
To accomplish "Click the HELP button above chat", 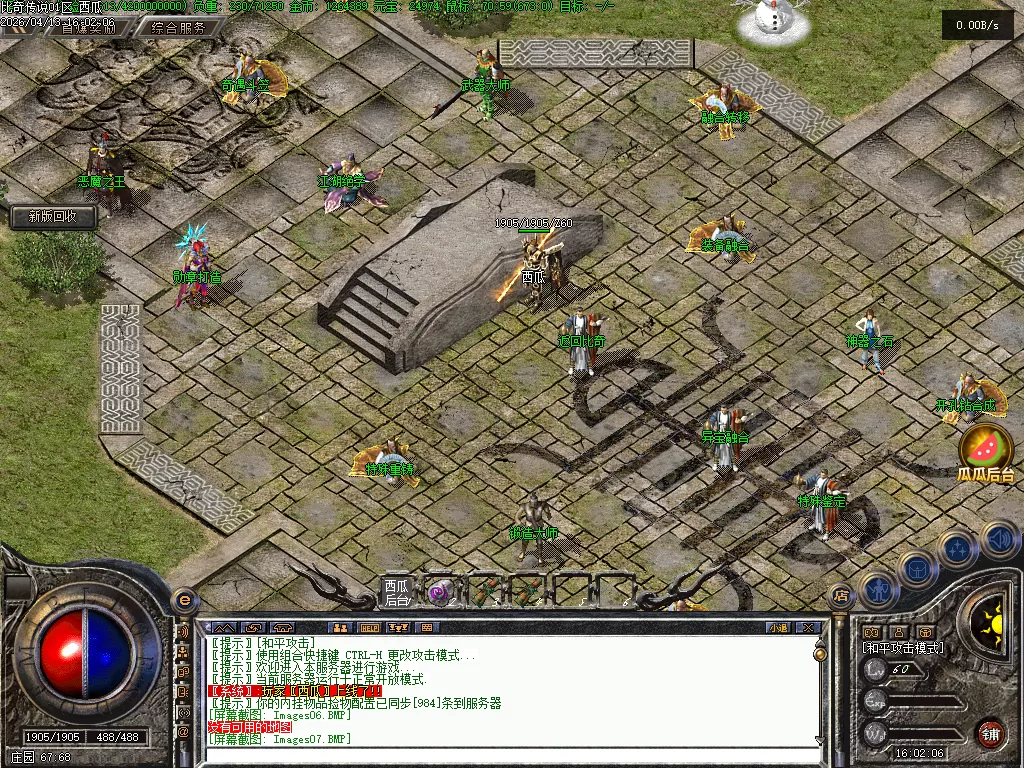I will click(369, 628).
